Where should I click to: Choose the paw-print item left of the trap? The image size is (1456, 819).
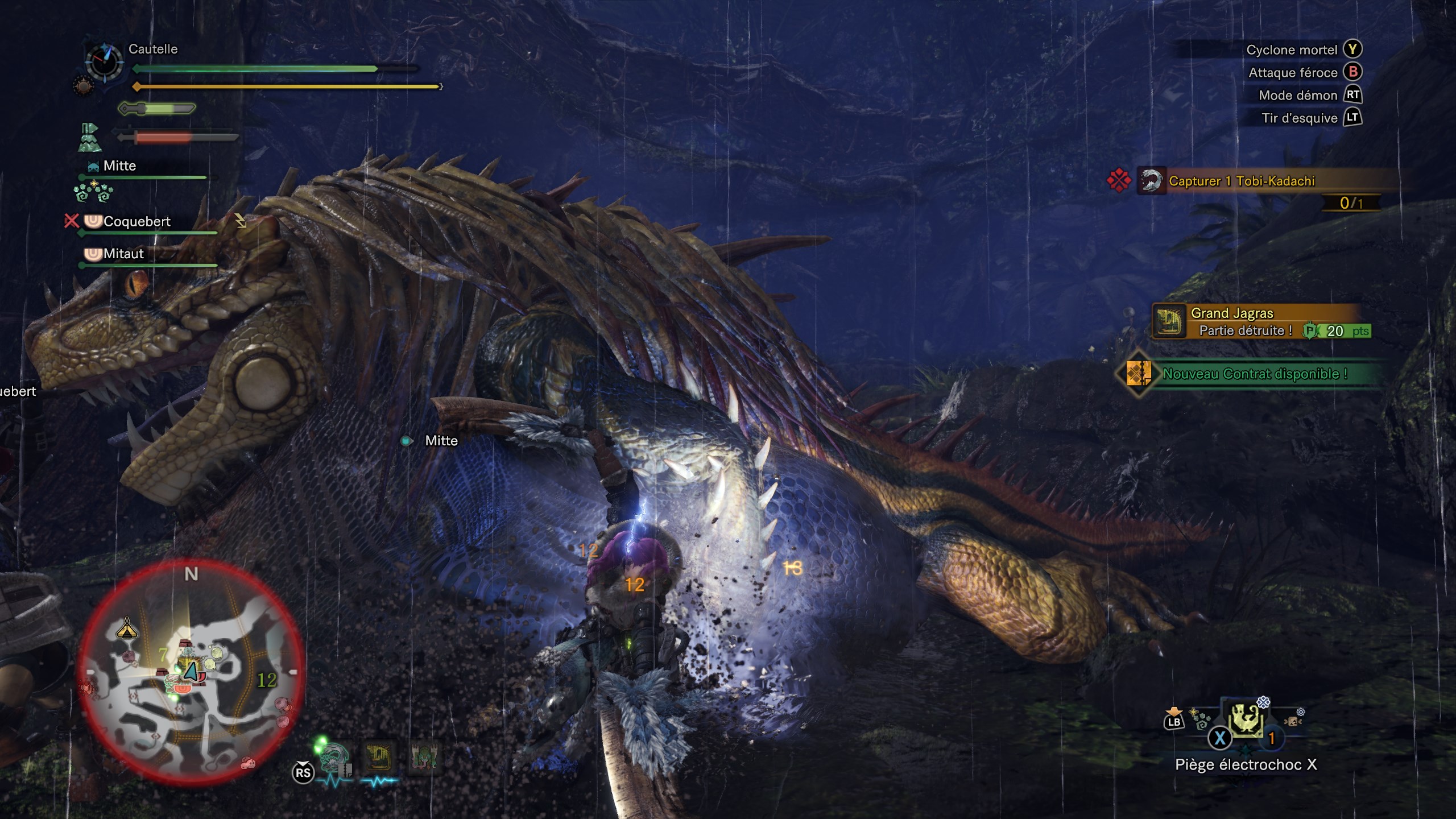pos(1201,722)
